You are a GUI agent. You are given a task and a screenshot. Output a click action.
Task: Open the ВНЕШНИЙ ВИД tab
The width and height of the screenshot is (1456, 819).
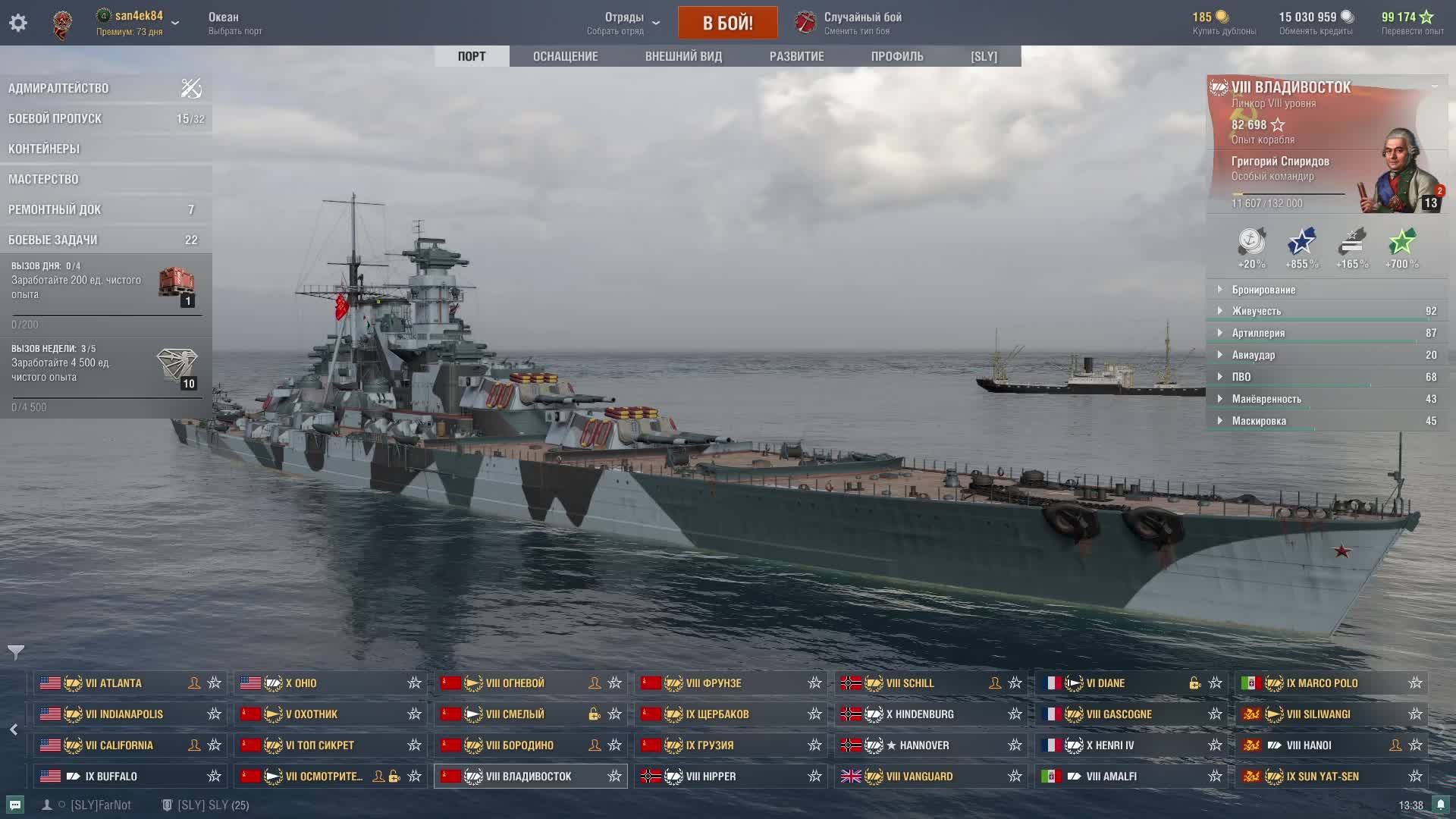coord(683,56)
